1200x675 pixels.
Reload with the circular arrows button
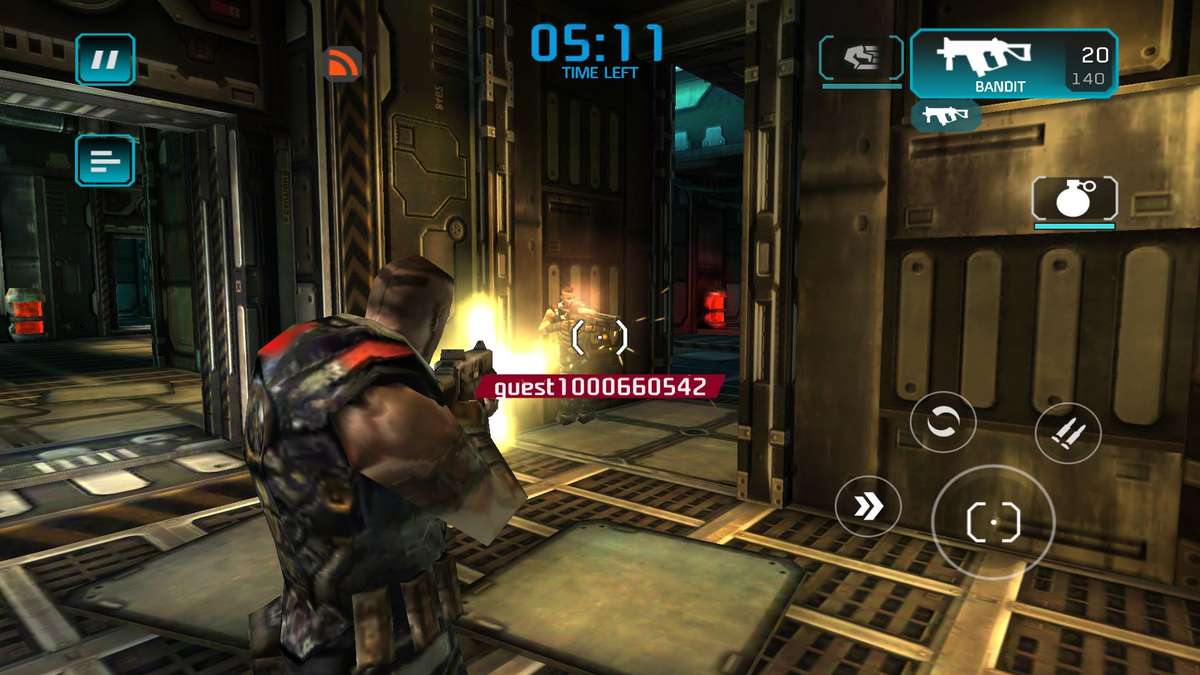(943, 423)
